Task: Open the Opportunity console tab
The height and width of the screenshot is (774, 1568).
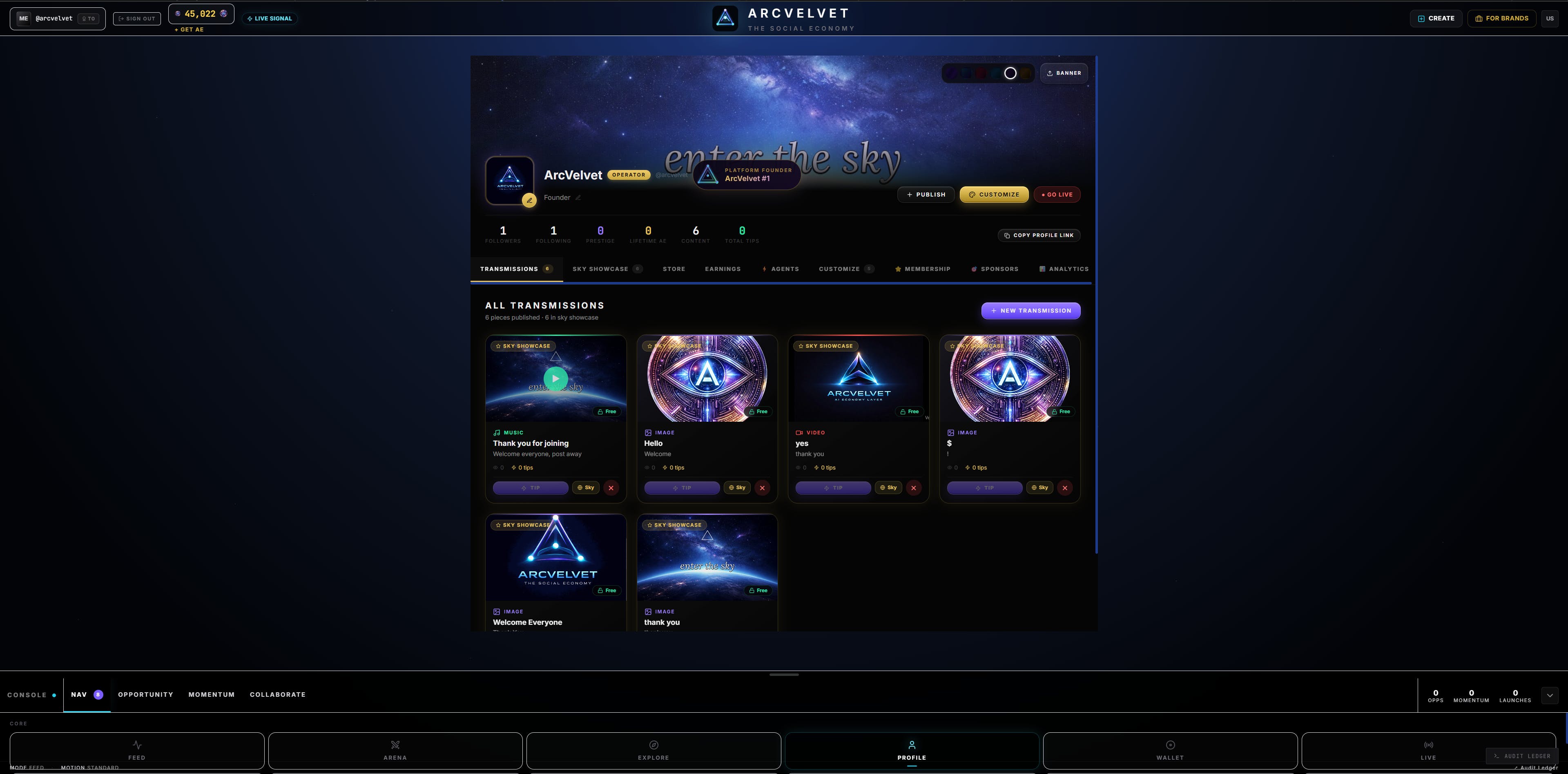Action: click(145, 694)
